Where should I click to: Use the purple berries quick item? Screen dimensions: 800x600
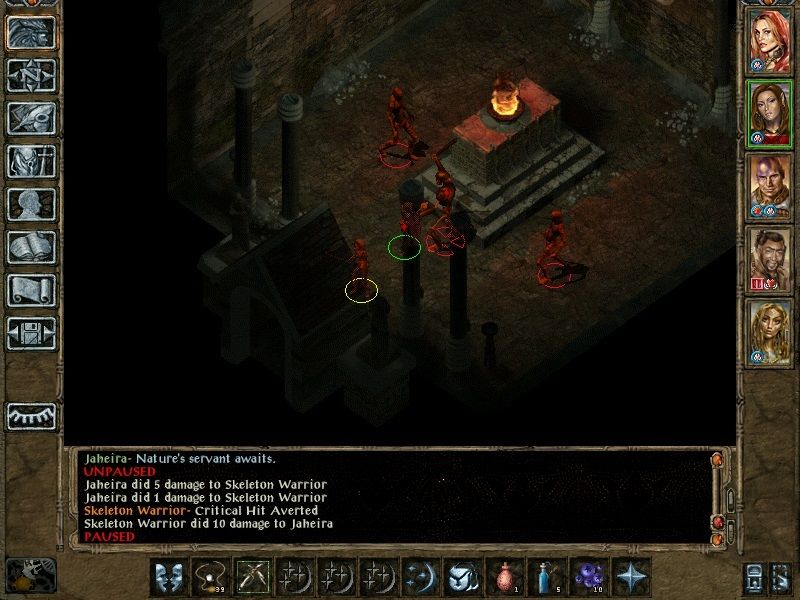click(587, 577)
